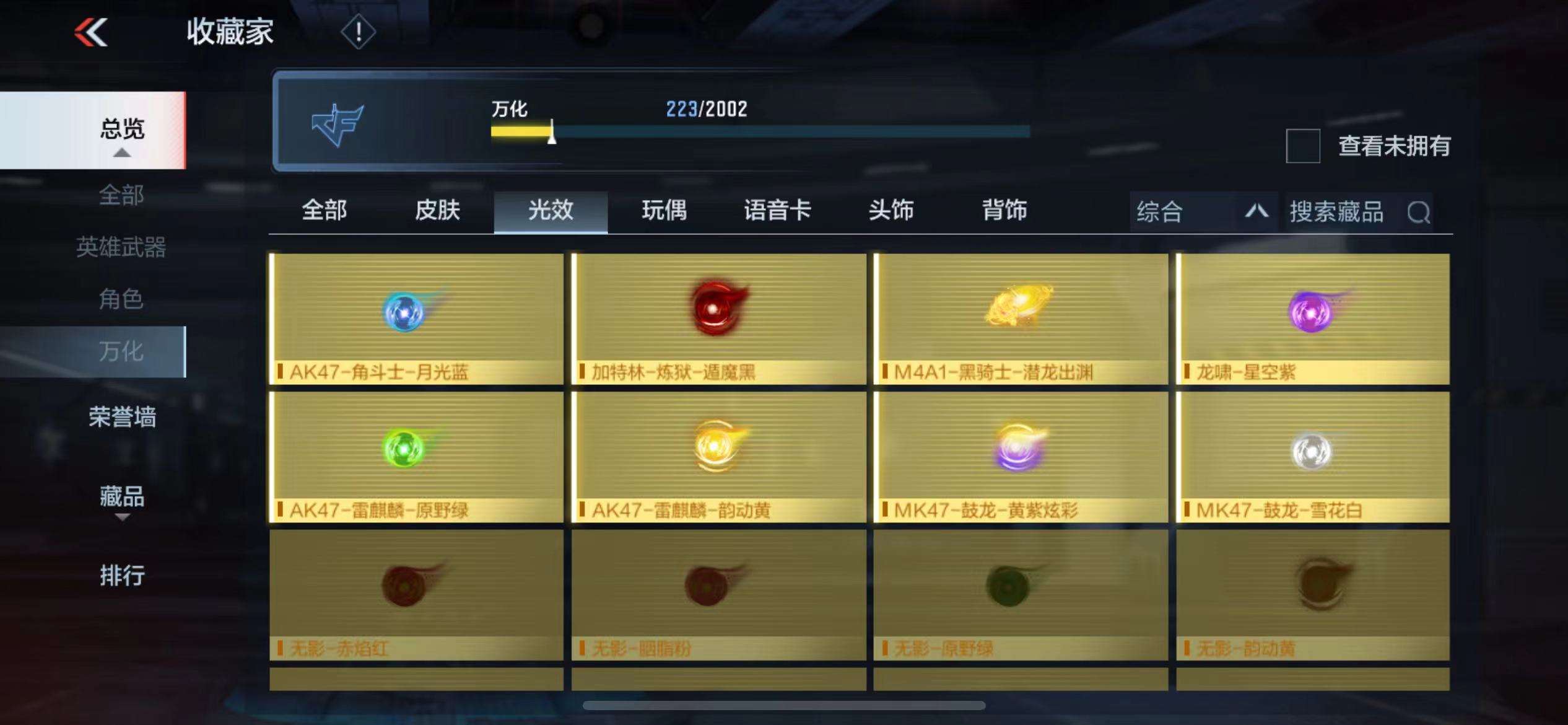1568x725 pixels.
Task: Open the 语音卡 tab
Action: pos(777,211)
